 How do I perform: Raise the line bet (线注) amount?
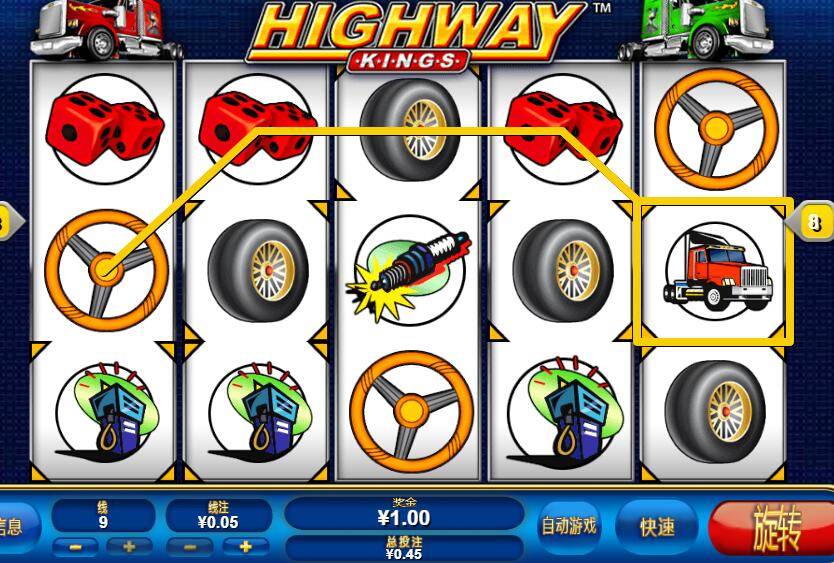coord(245,546)
